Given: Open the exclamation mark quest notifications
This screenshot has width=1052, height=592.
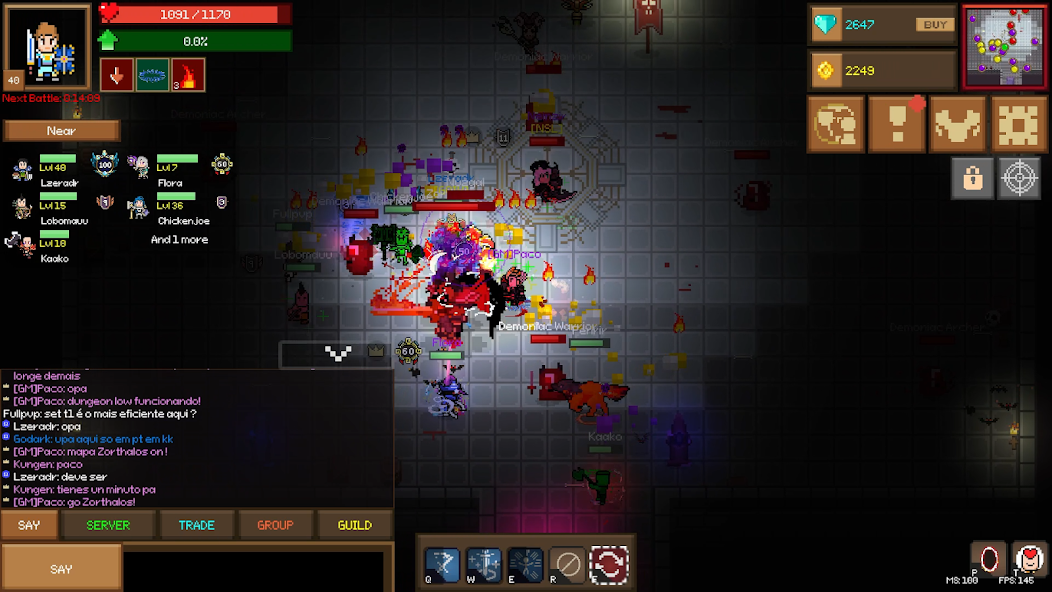Looking at the screenshot, I should 896,124.
